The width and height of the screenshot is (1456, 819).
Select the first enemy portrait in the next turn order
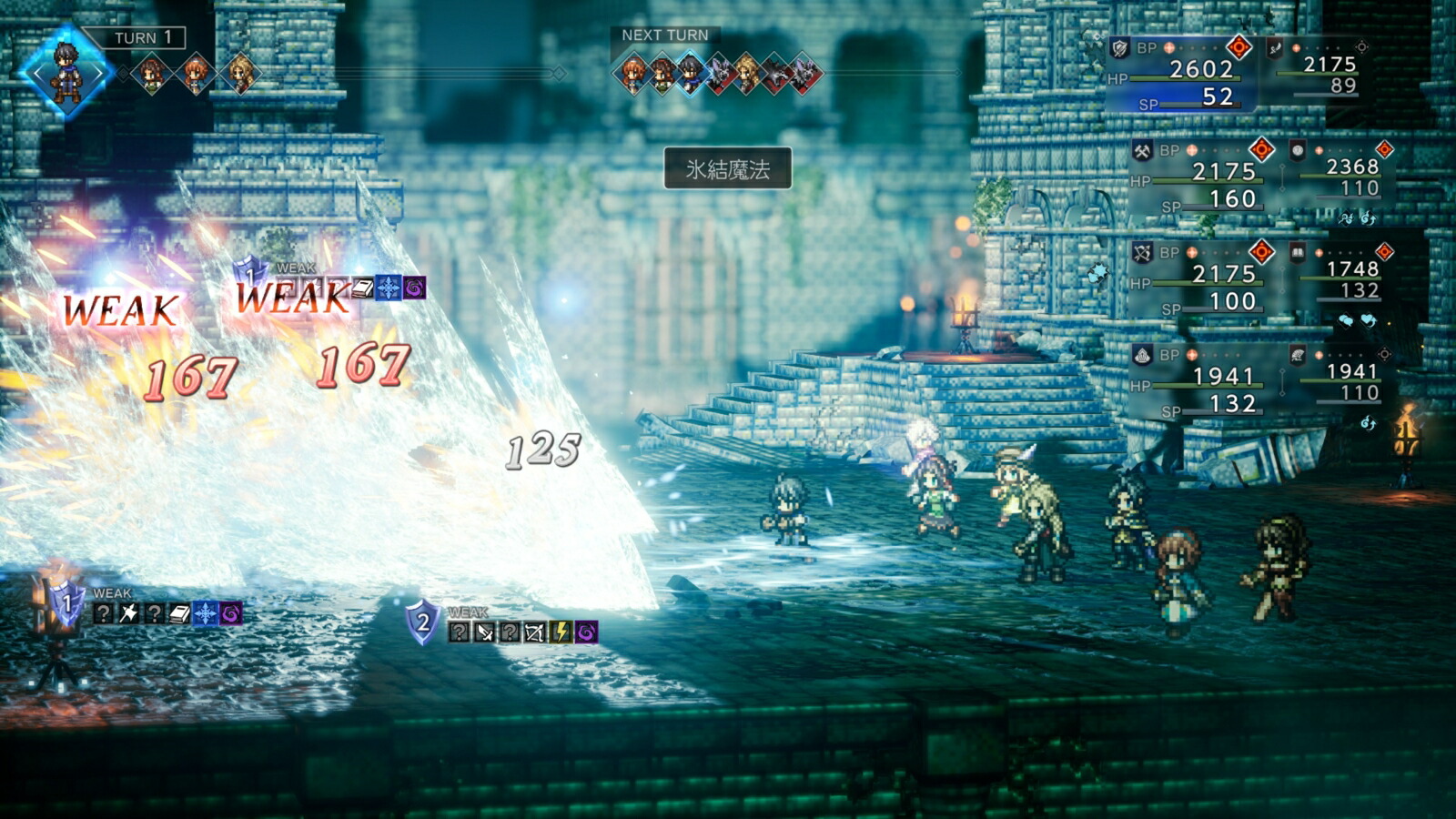[x=720, y=73]
